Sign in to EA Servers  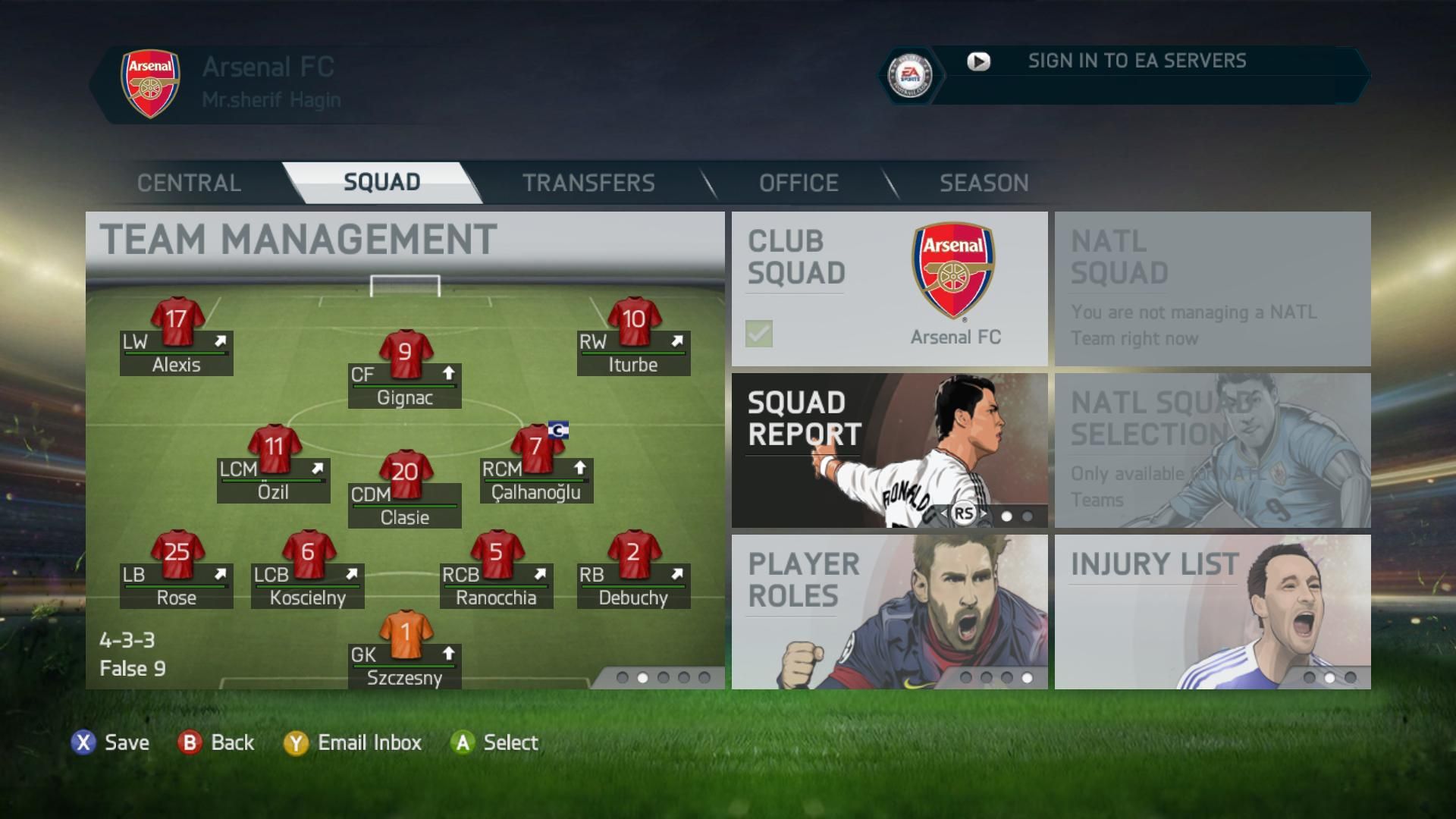[1136, 61]
